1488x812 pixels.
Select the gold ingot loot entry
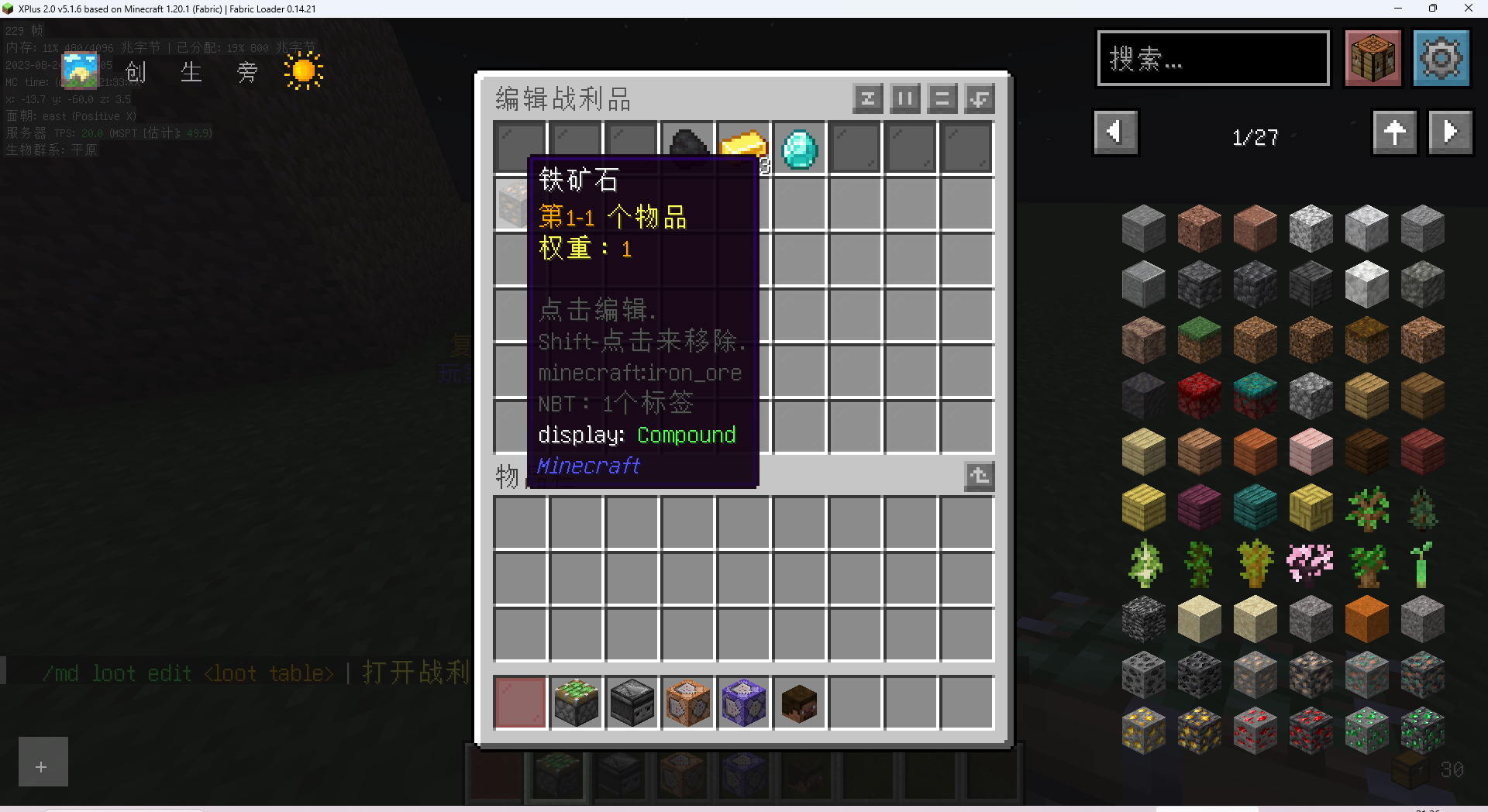click(x=743, y=147)
